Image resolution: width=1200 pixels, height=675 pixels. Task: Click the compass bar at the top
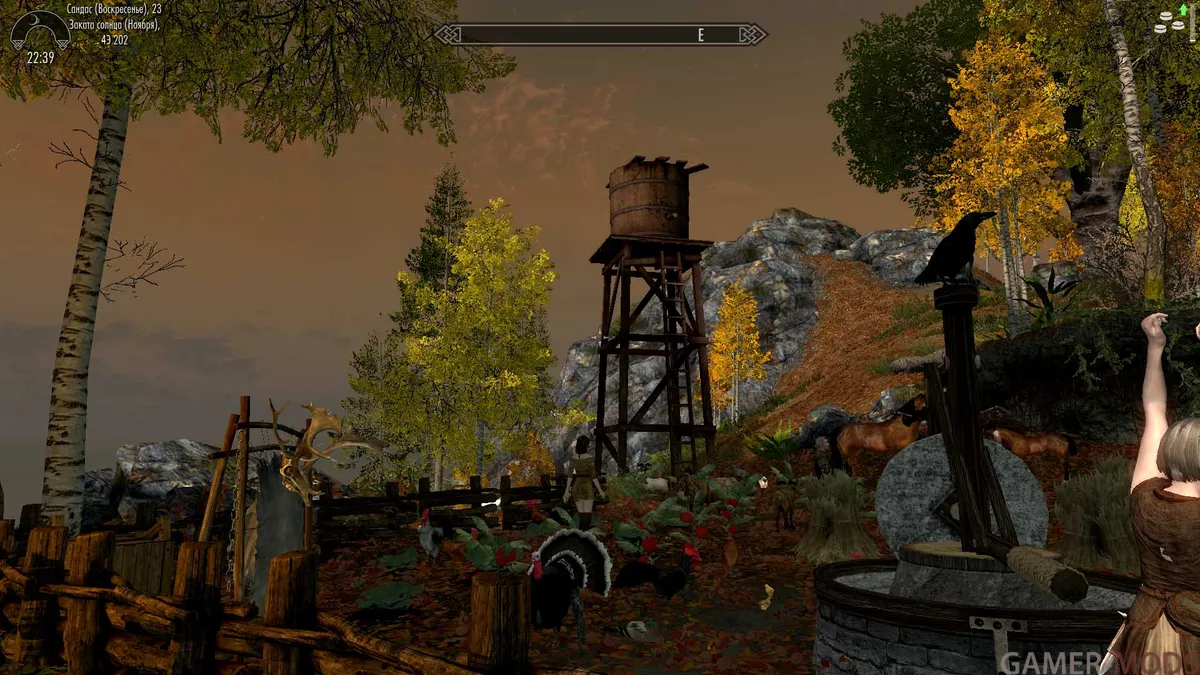click(600, 34)
